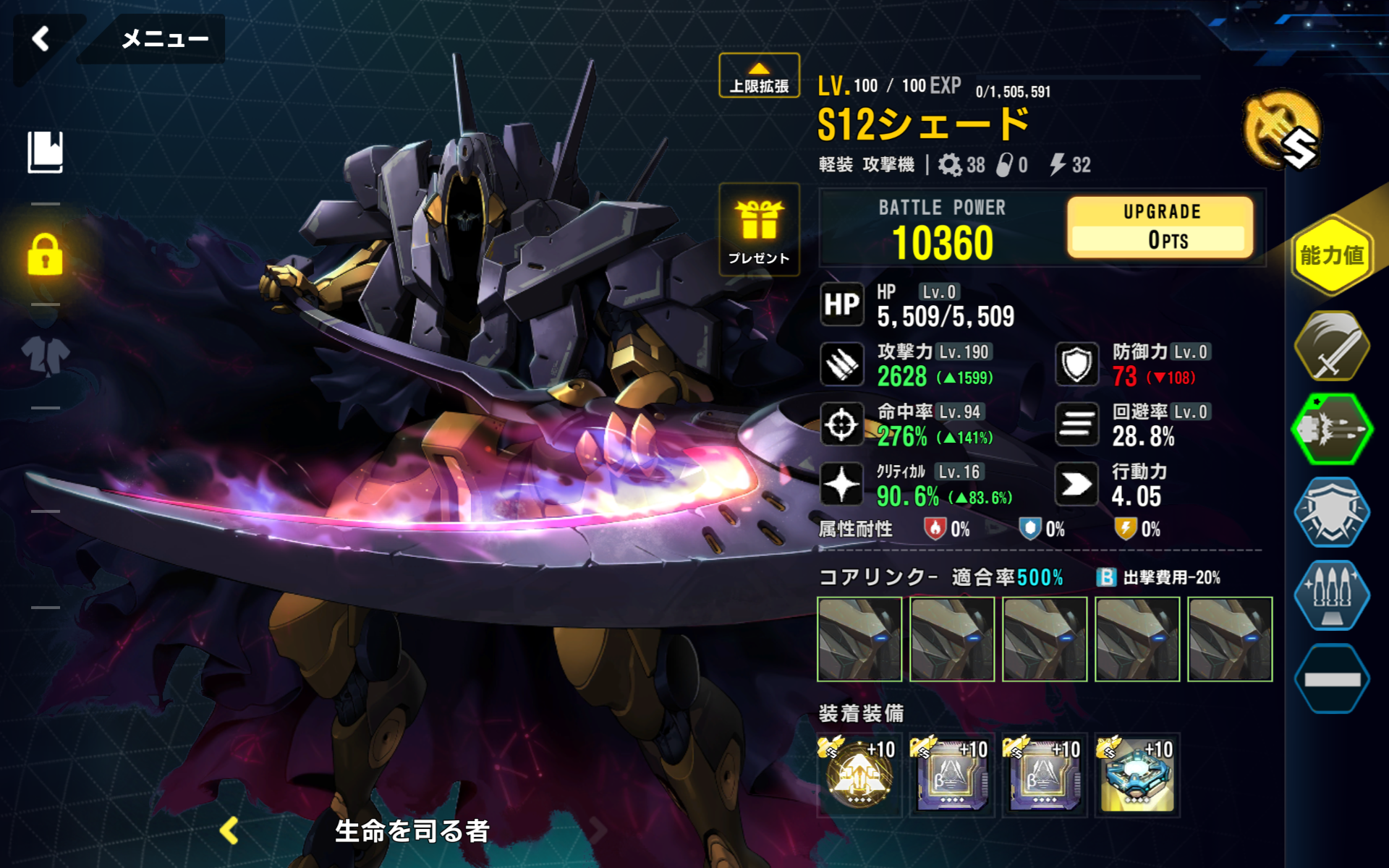Select the HP stat icon
This screenshot has height=868, width=1389.
tap(842, 305)
